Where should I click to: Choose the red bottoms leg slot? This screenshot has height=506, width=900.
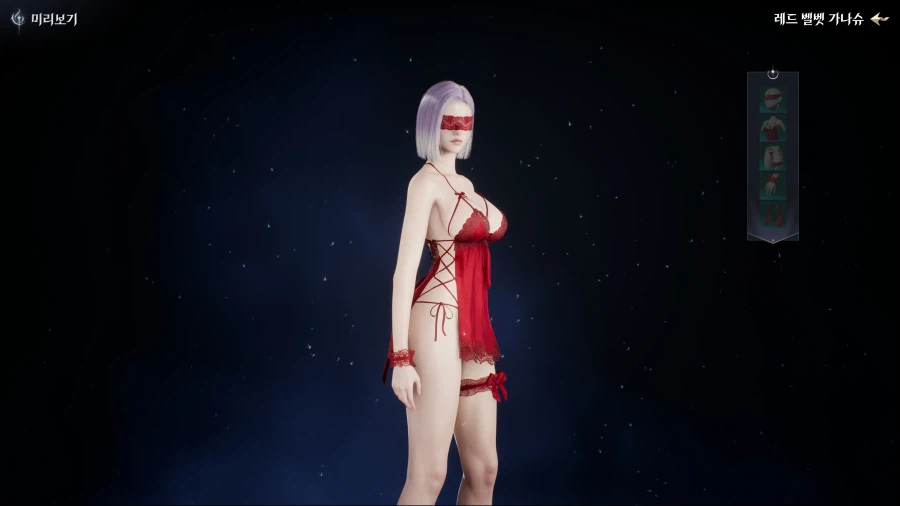772,157
